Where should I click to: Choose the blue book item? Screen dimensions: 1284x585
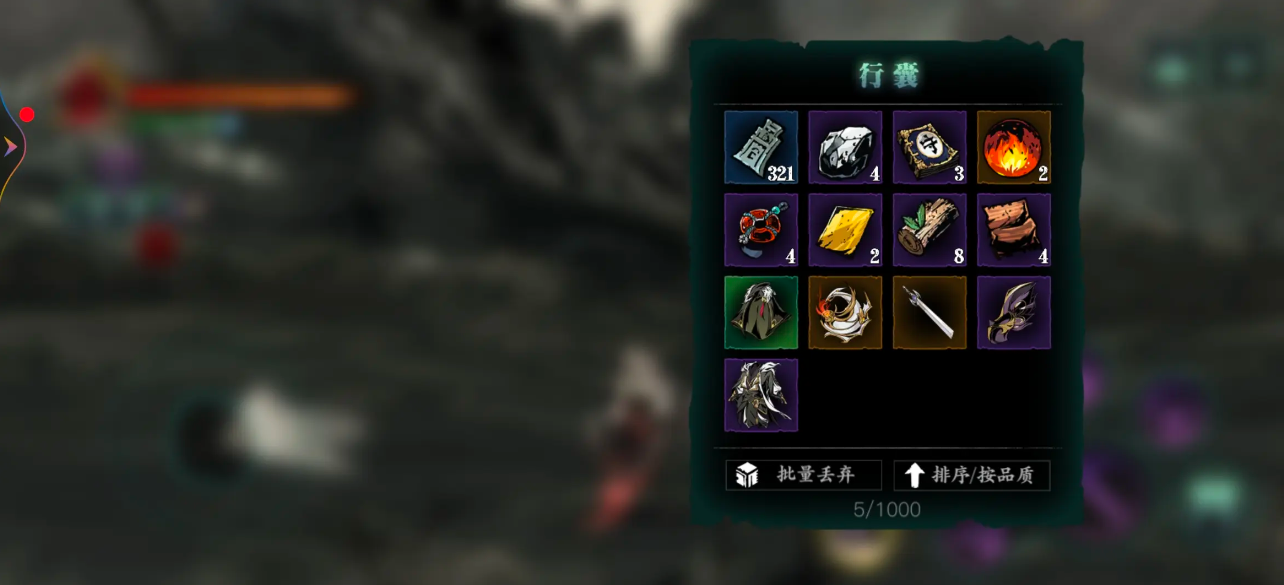(x=929, y=147)
